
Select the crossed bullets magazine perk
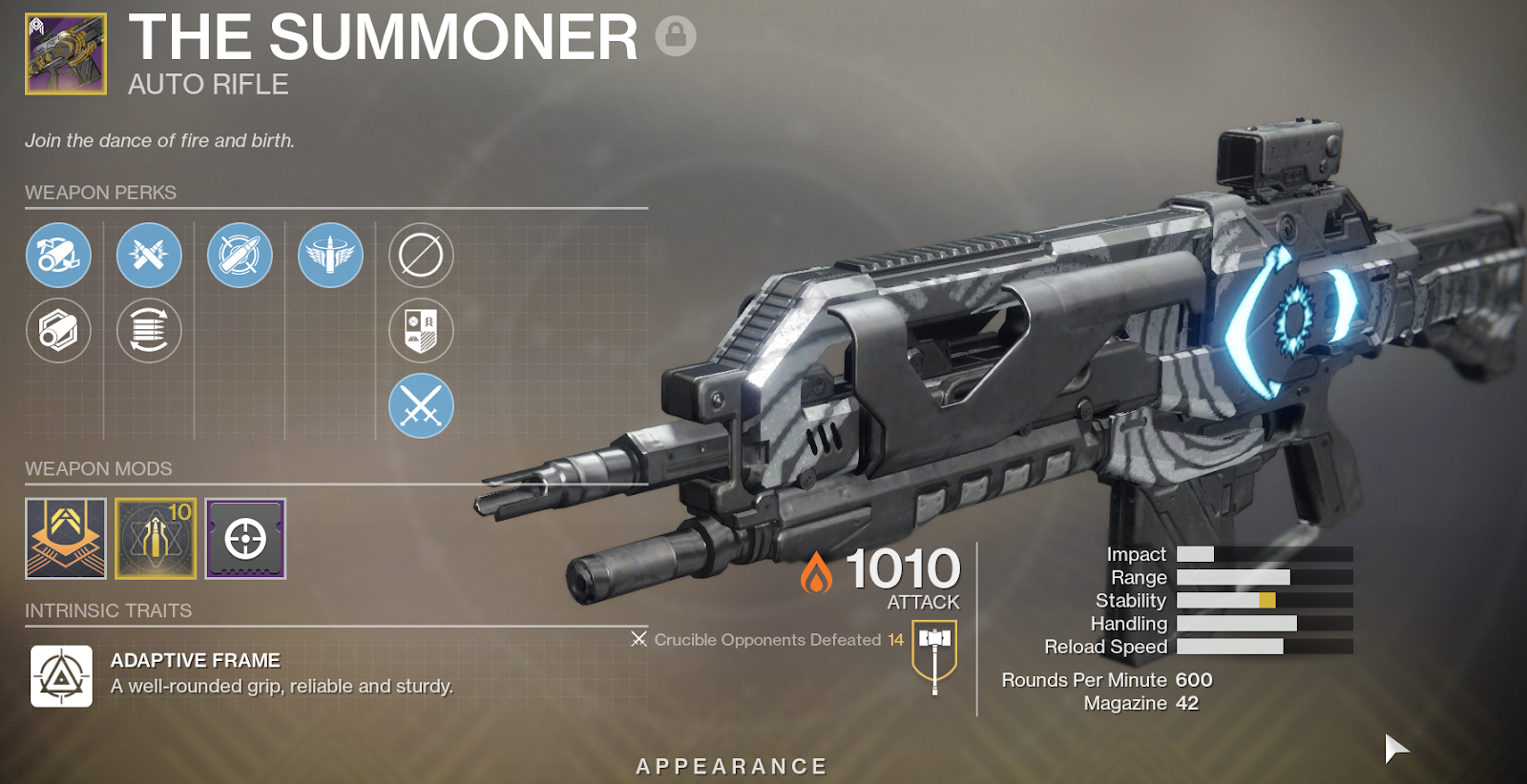149,255
